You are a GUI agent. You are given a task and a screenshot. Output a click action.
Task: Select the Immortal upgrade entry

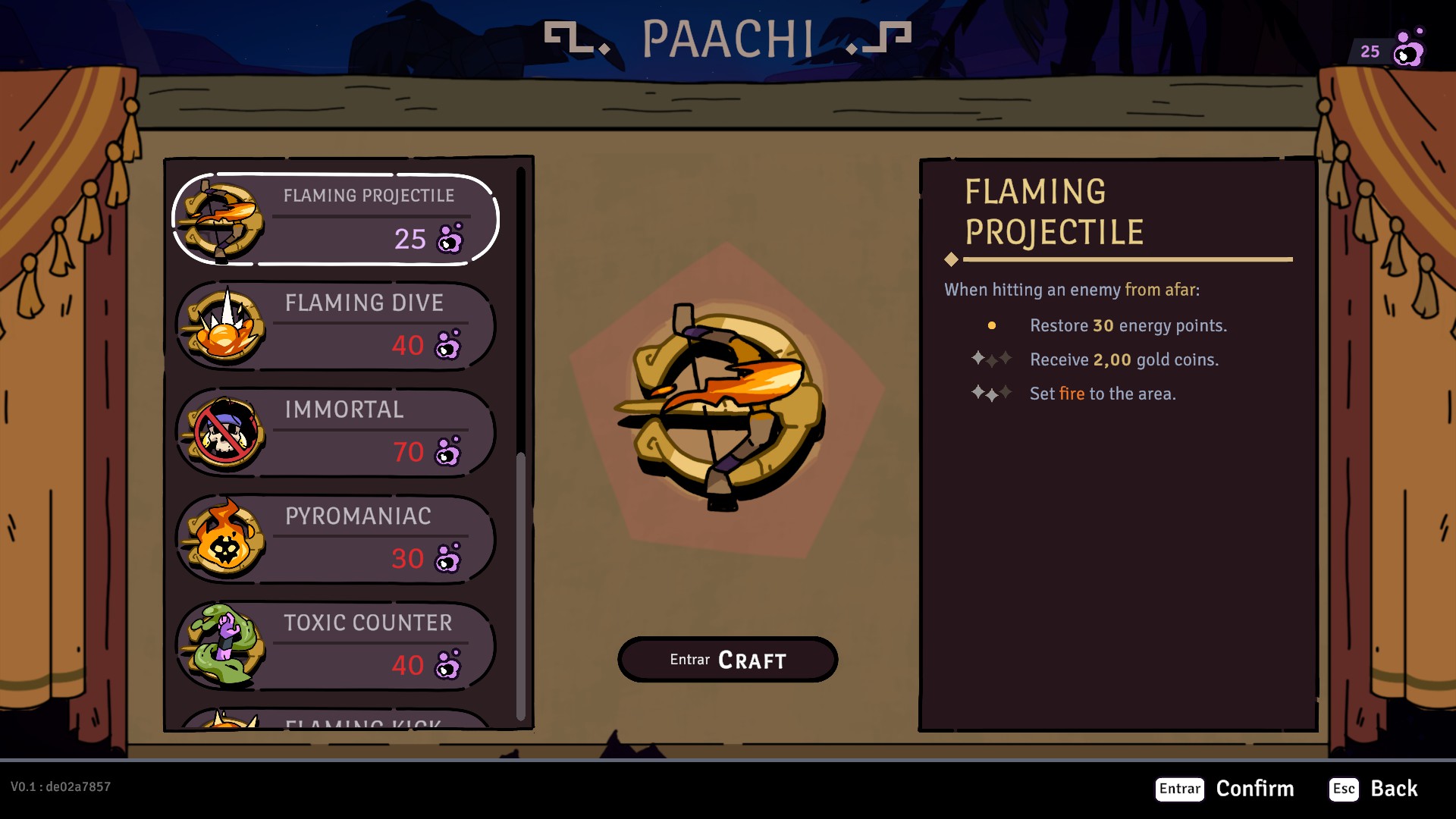coord(335,433)
